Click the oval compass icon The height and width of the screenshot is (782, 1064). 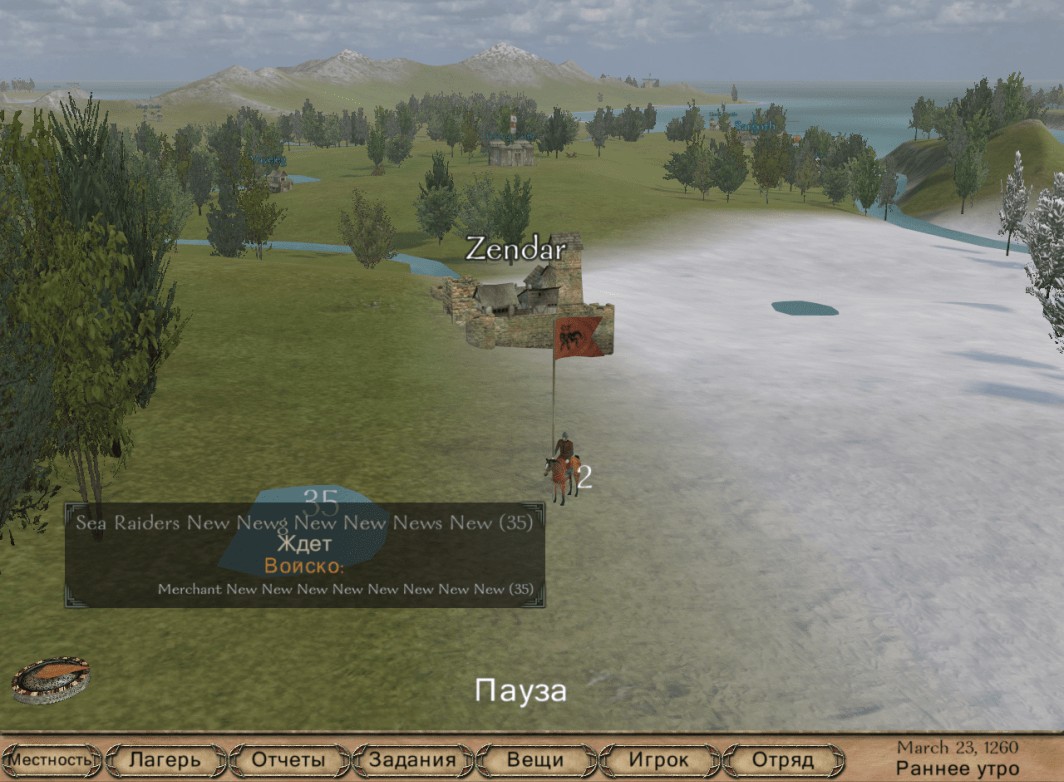(x=51, y=680)
